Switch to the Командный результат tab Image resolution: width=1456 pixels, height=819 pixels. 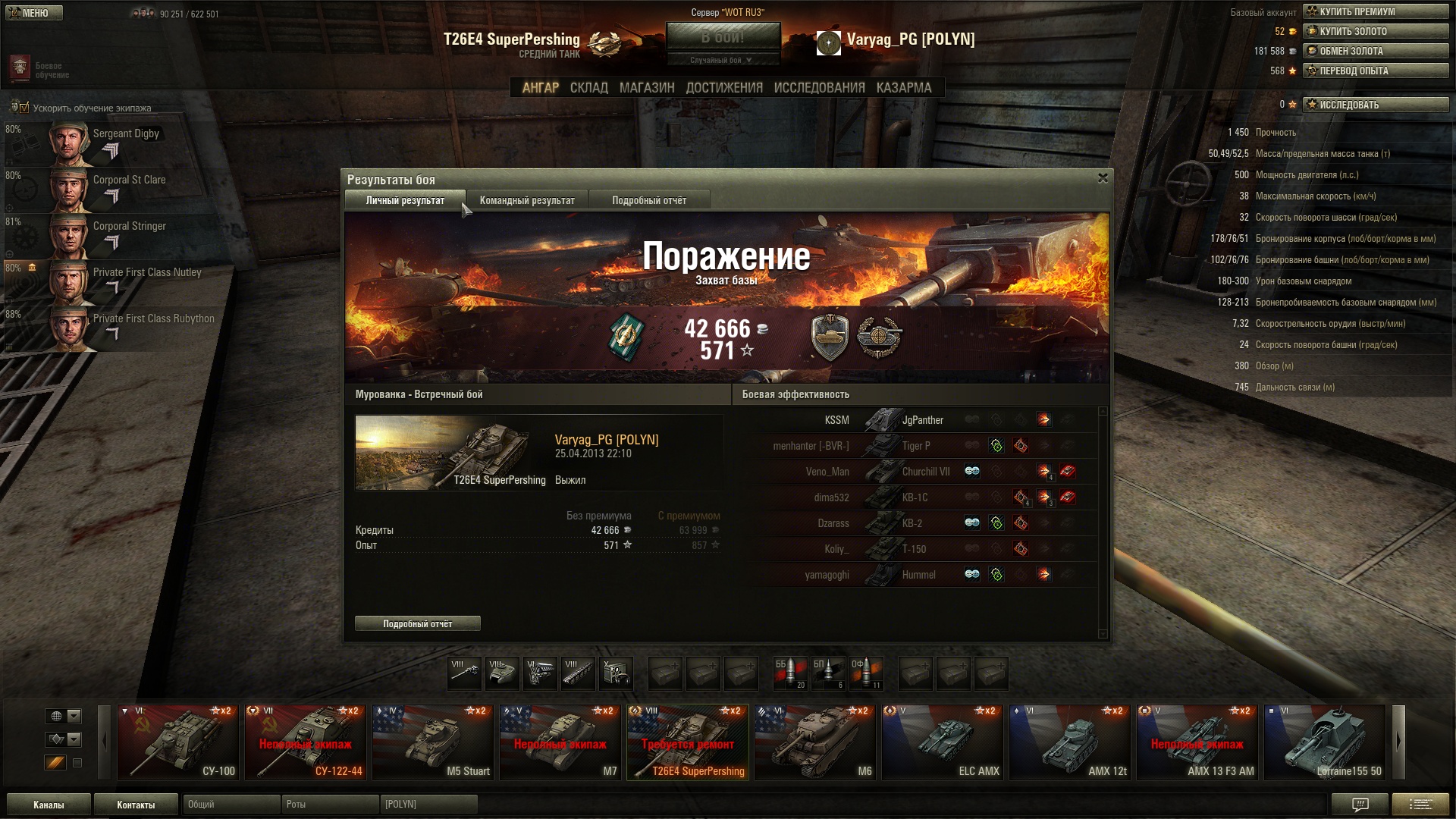[527, 200]
